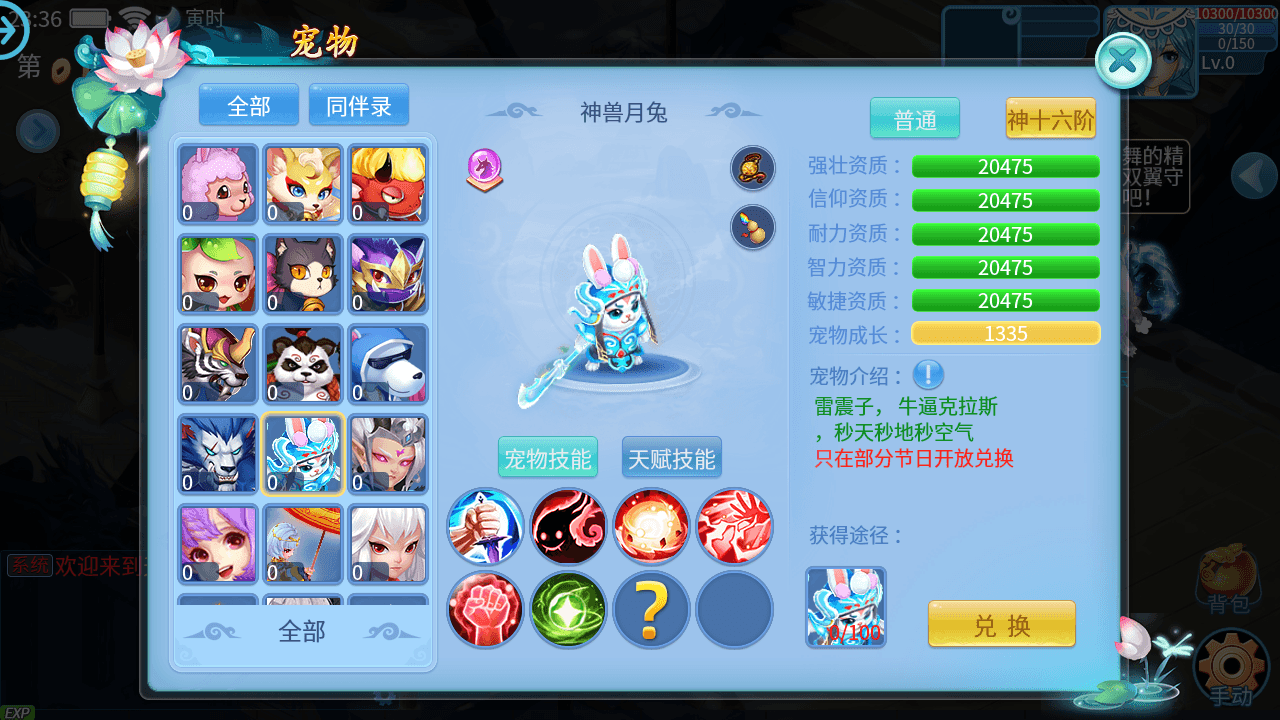Open the dark spirit skill icon

pyautogui.click(x=568, y=527)
